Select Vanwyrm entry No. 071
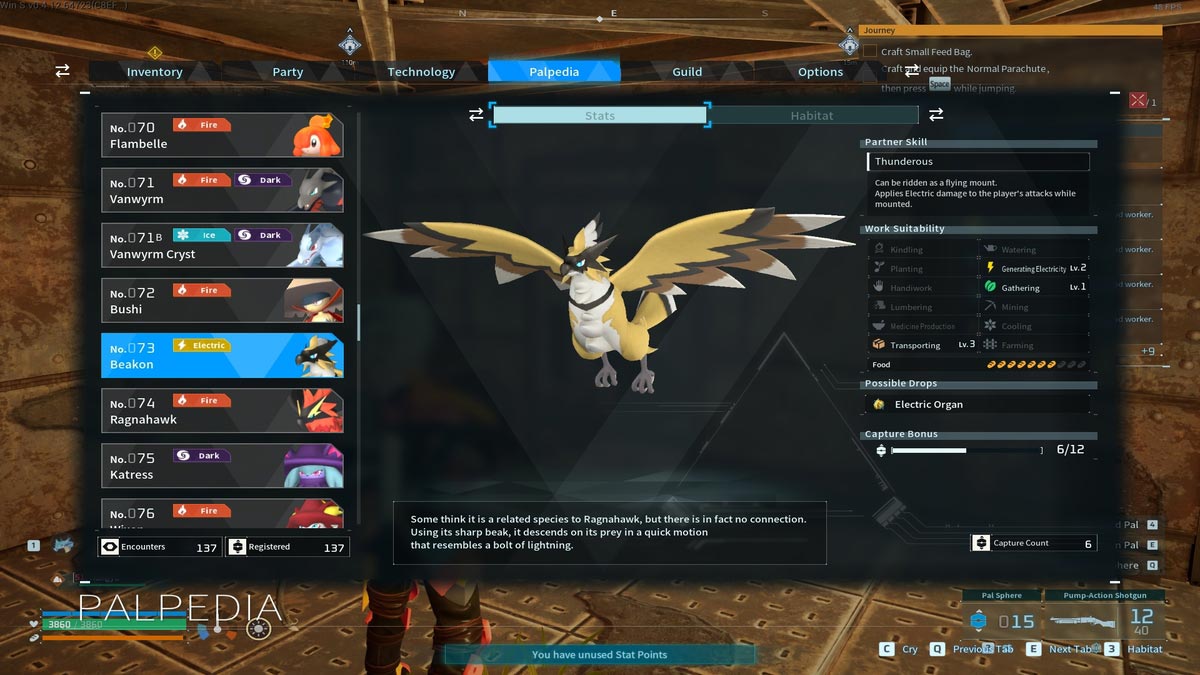1200x675 pixels. coord(222,190)
